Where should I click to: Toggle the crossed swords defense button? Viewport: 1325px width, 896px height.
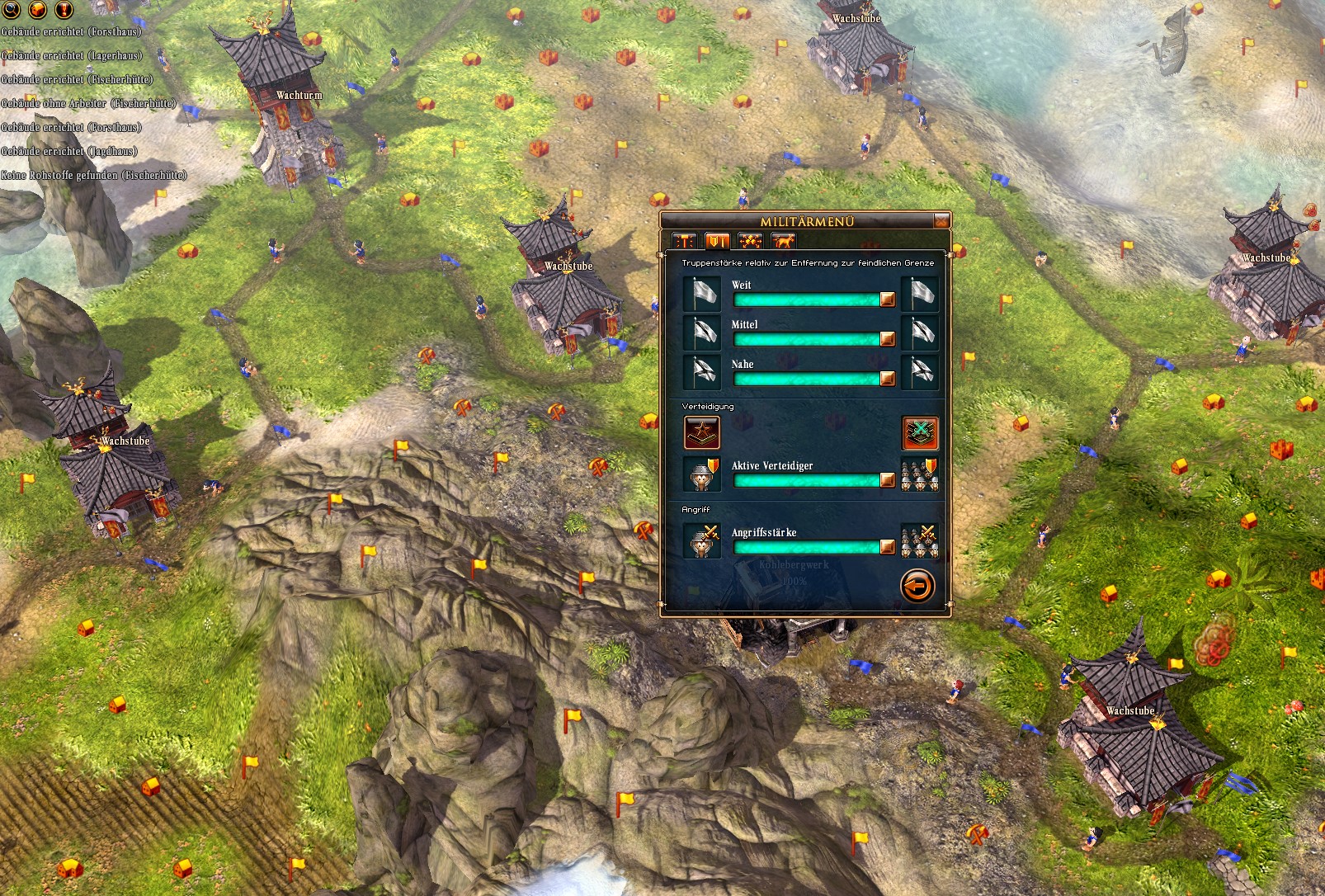pyautogui.click(x=920, y=433)
